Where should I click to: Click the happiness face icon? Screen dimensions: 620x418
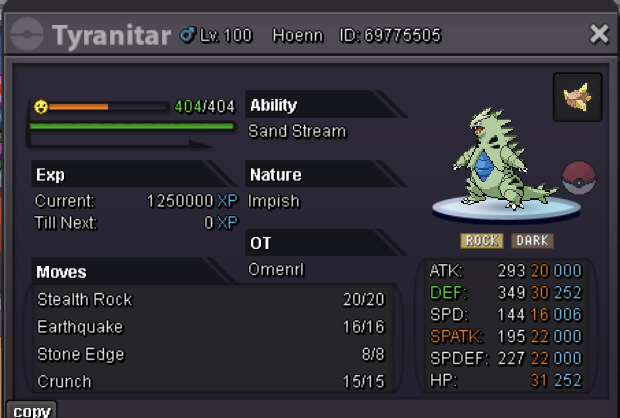tap(40, 106)
